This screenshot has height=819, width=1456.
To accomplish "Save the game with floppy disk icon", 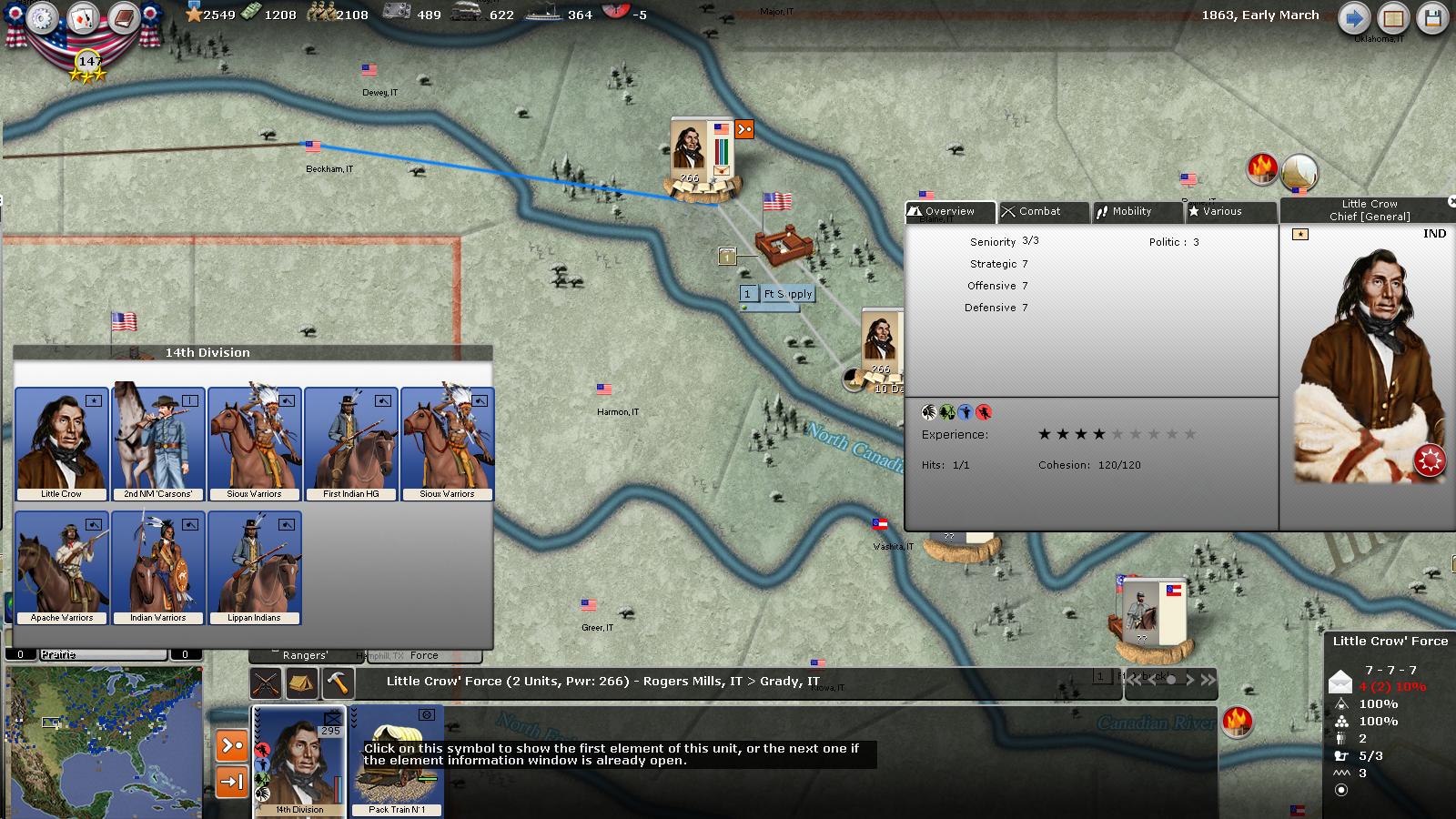I will [1433, 19].
